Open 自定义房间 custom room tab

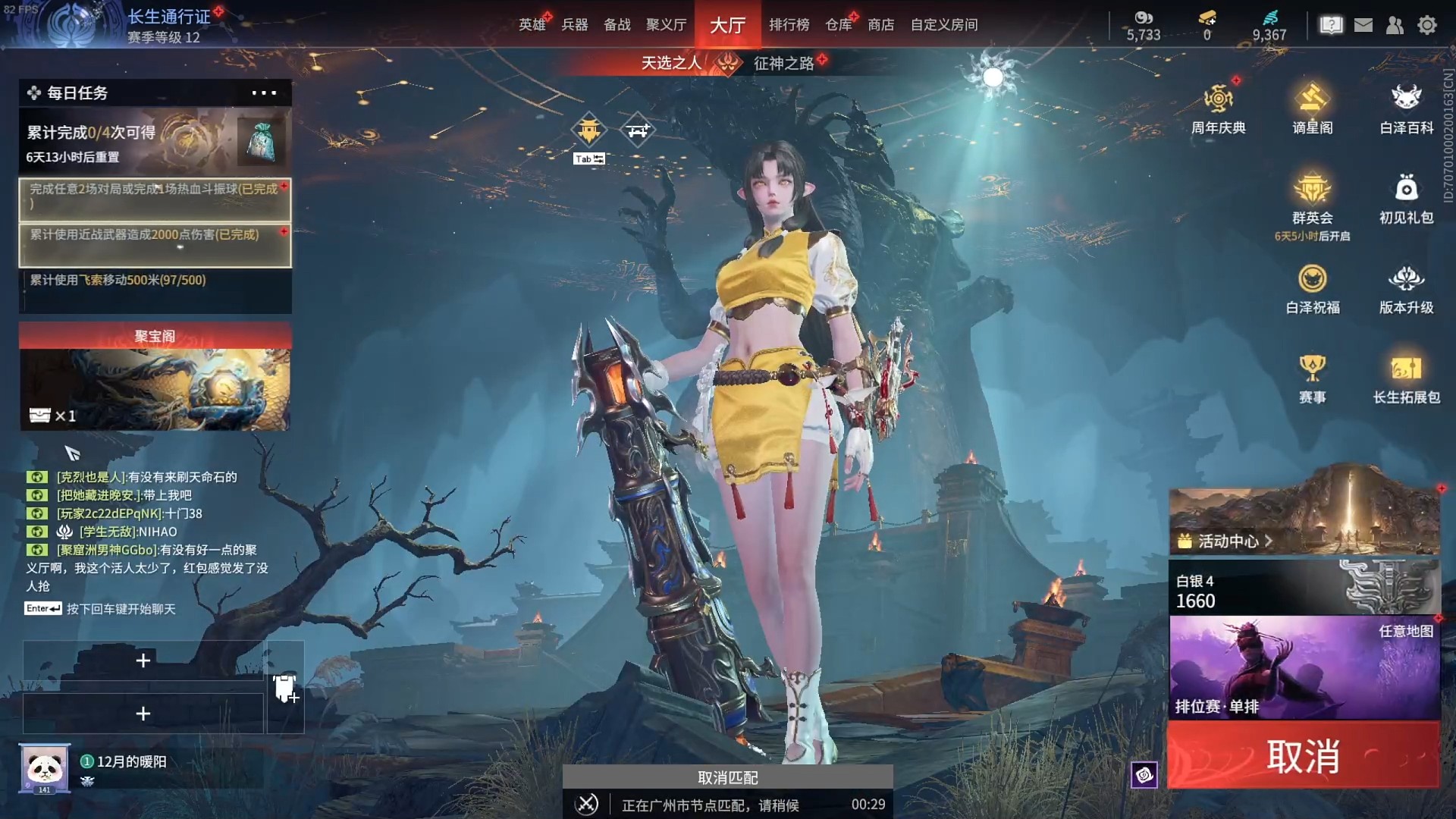pyautogui.click(x=943, y=25)
